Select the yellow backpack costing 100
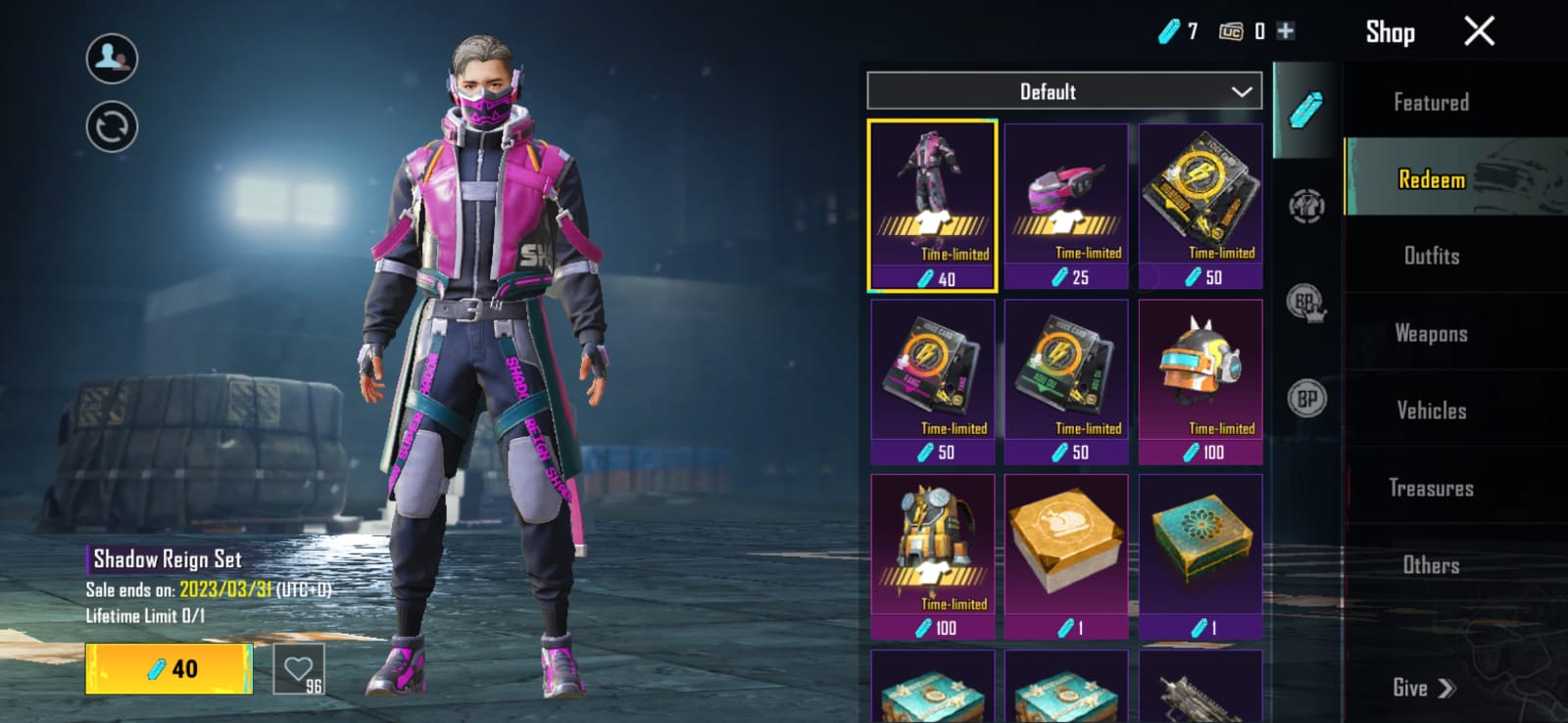Image resolution: width=1568 pixels, height=723 pixels. (932, 556)
